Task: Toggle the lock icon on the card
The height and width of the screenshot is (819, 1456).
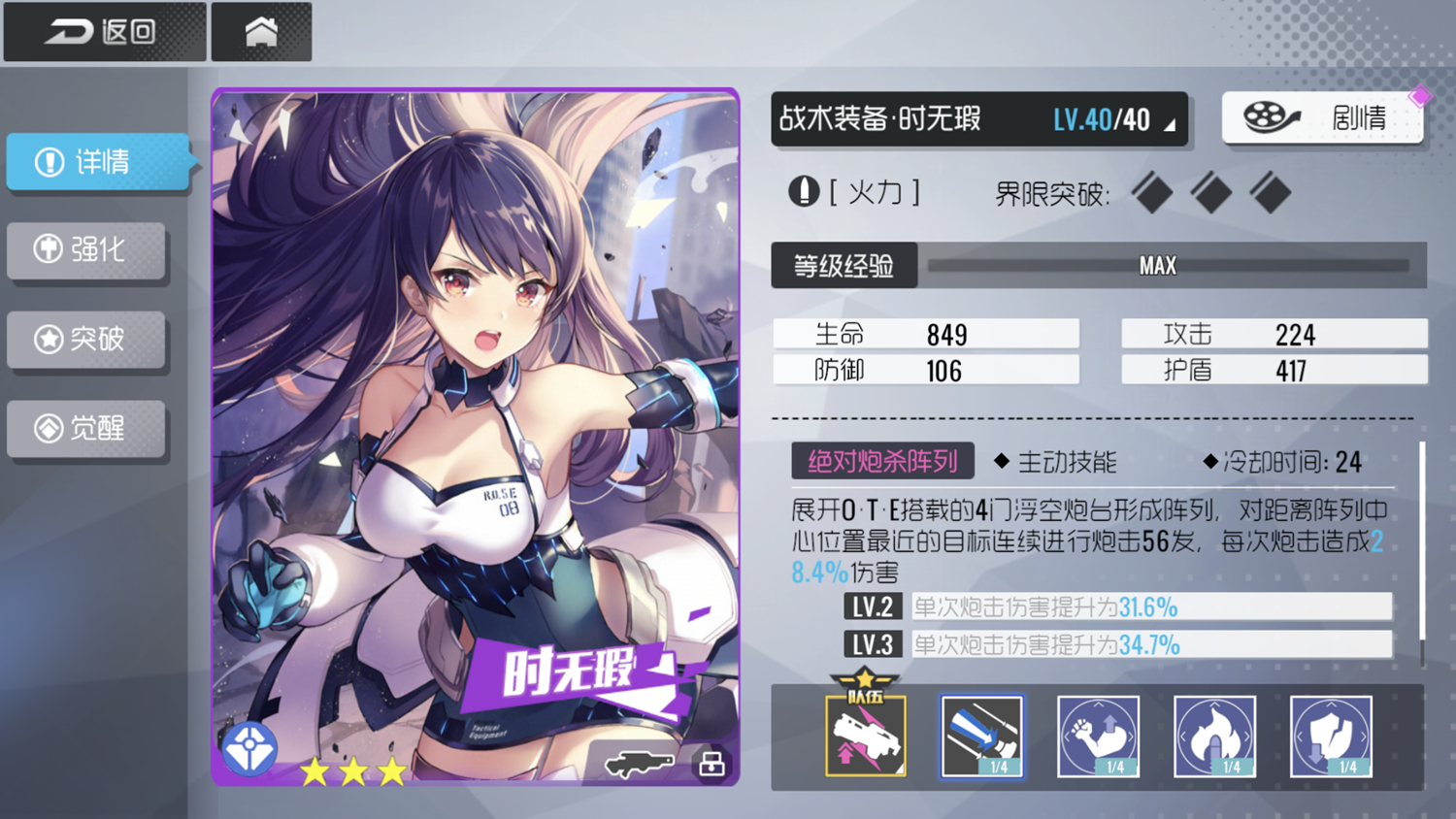Action: point(711,764)
